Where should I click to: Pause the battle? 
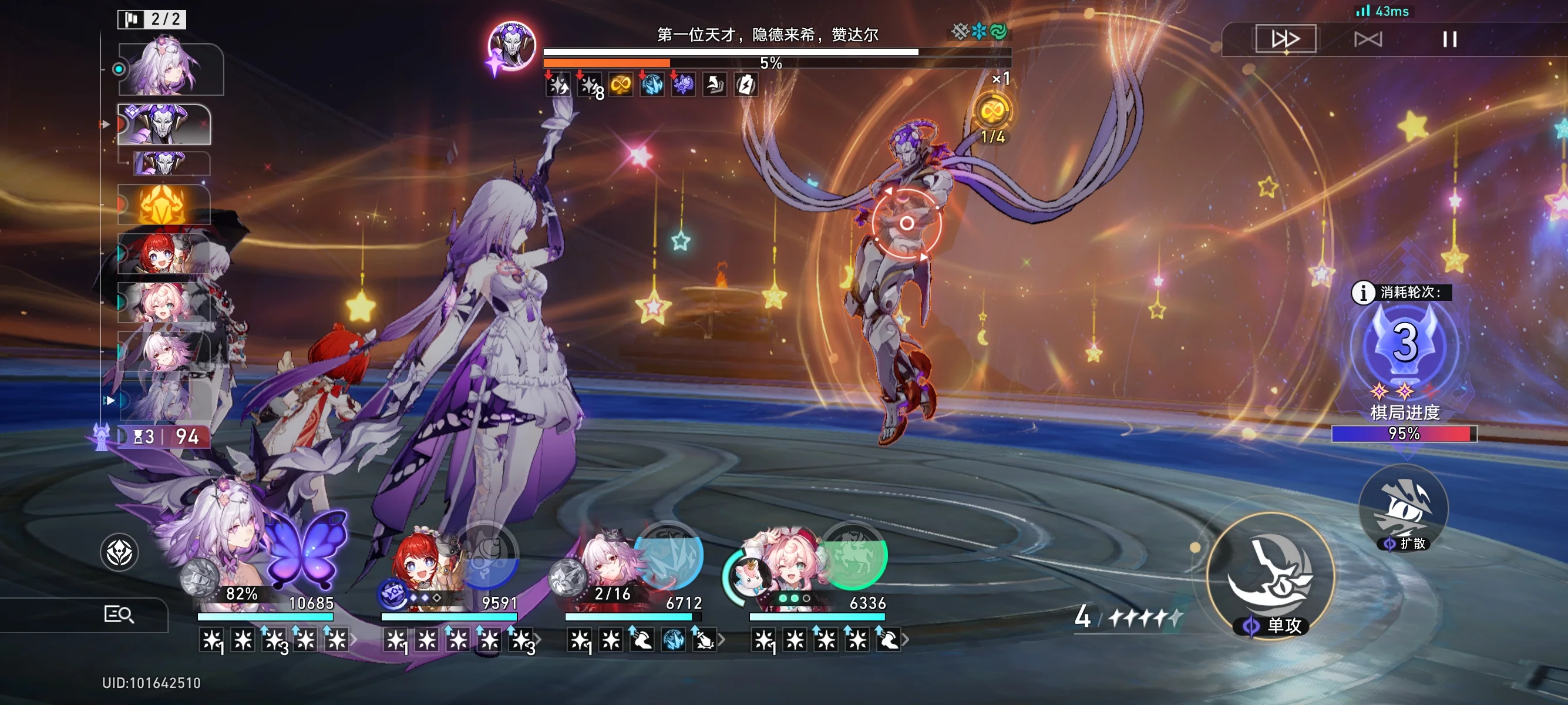pyautogui.click(x=1449, y=39)
